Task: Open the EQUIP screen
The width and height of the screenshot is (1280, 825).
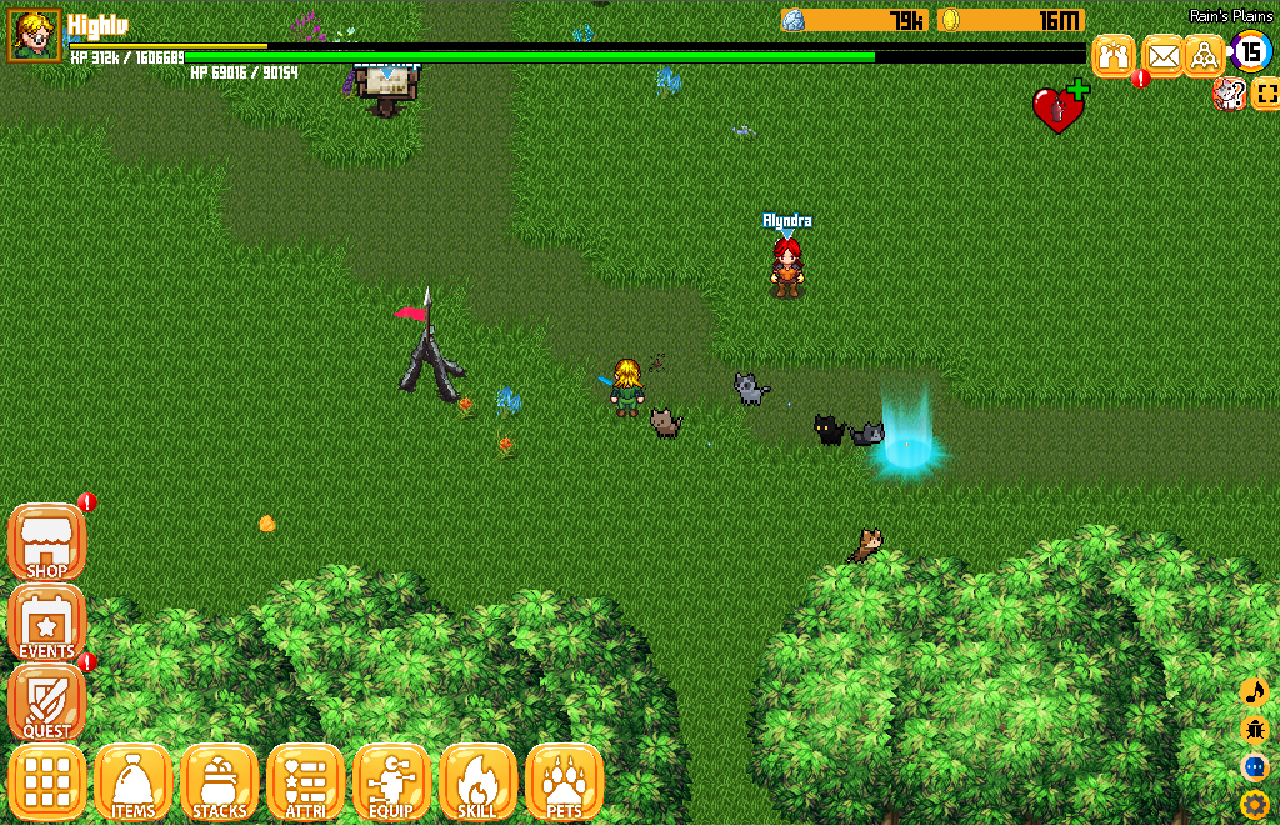Action: point(391,782)
